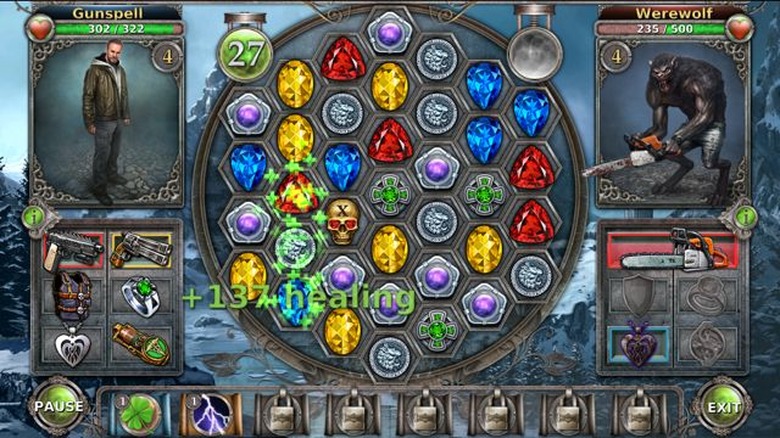Screen dimensions: 780x438
Task: Pause the match with the PAUSE button
Action: click(x=58, y=406)
